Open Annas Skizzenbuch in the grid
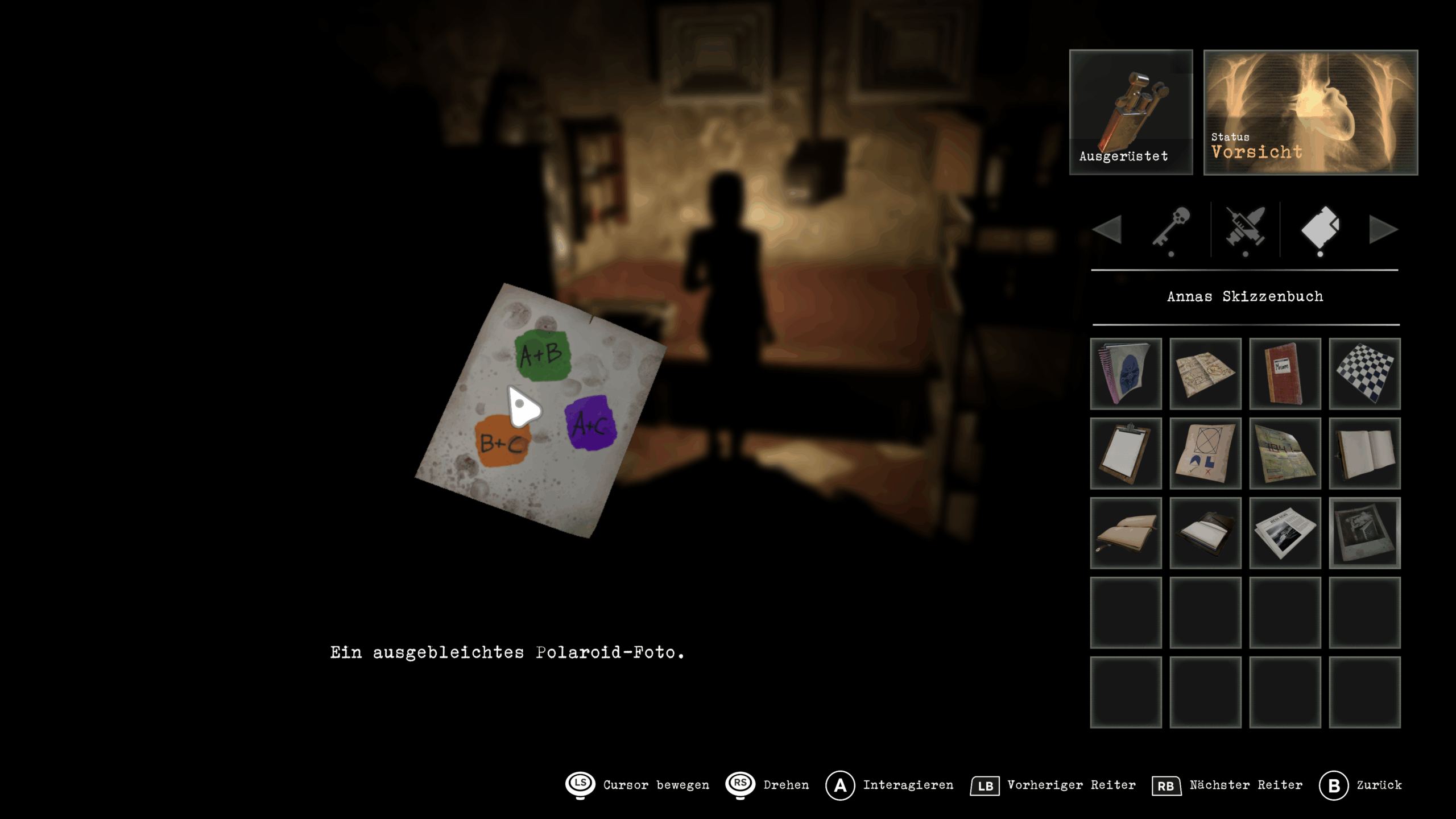The height and width of the screenshot is (819, 1456). click(x=1126, y=374)
